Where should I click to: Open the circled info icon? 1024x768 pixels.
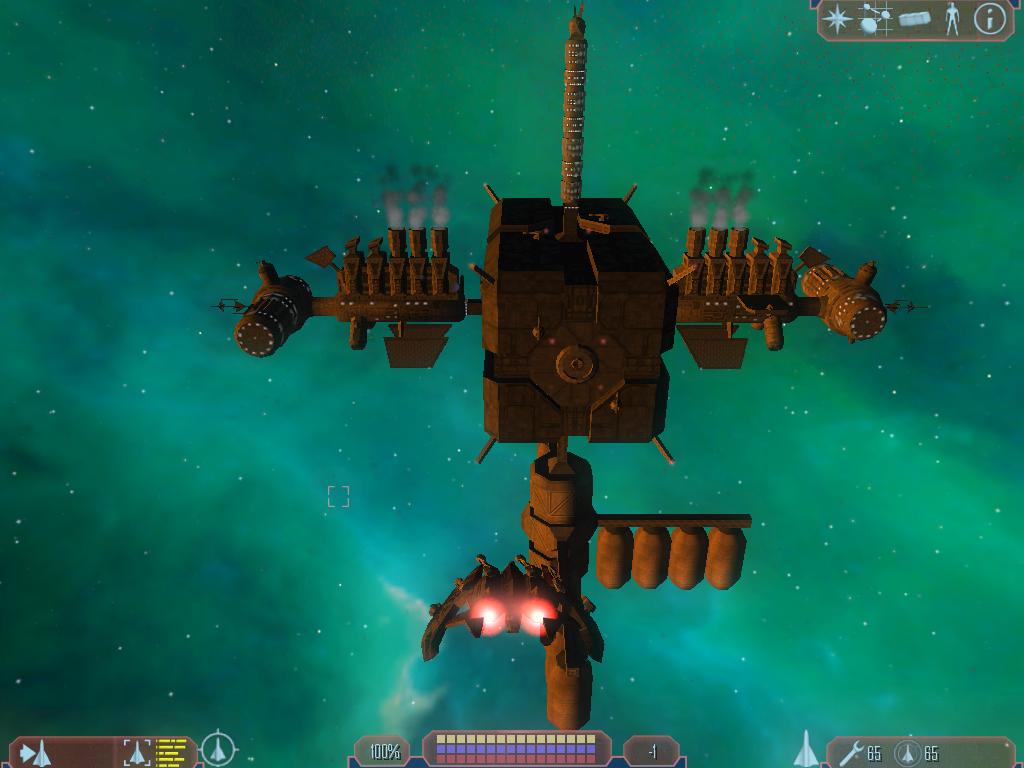(x=989, y=19)
